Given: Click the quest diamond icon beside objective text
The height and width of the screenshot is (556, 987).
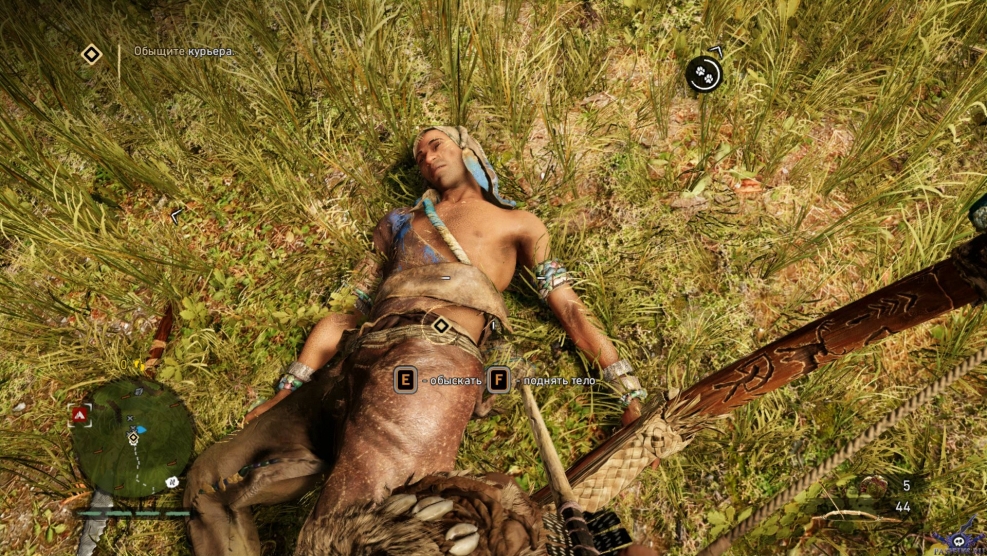Looking at the screenshot, I should pos(91,54).
